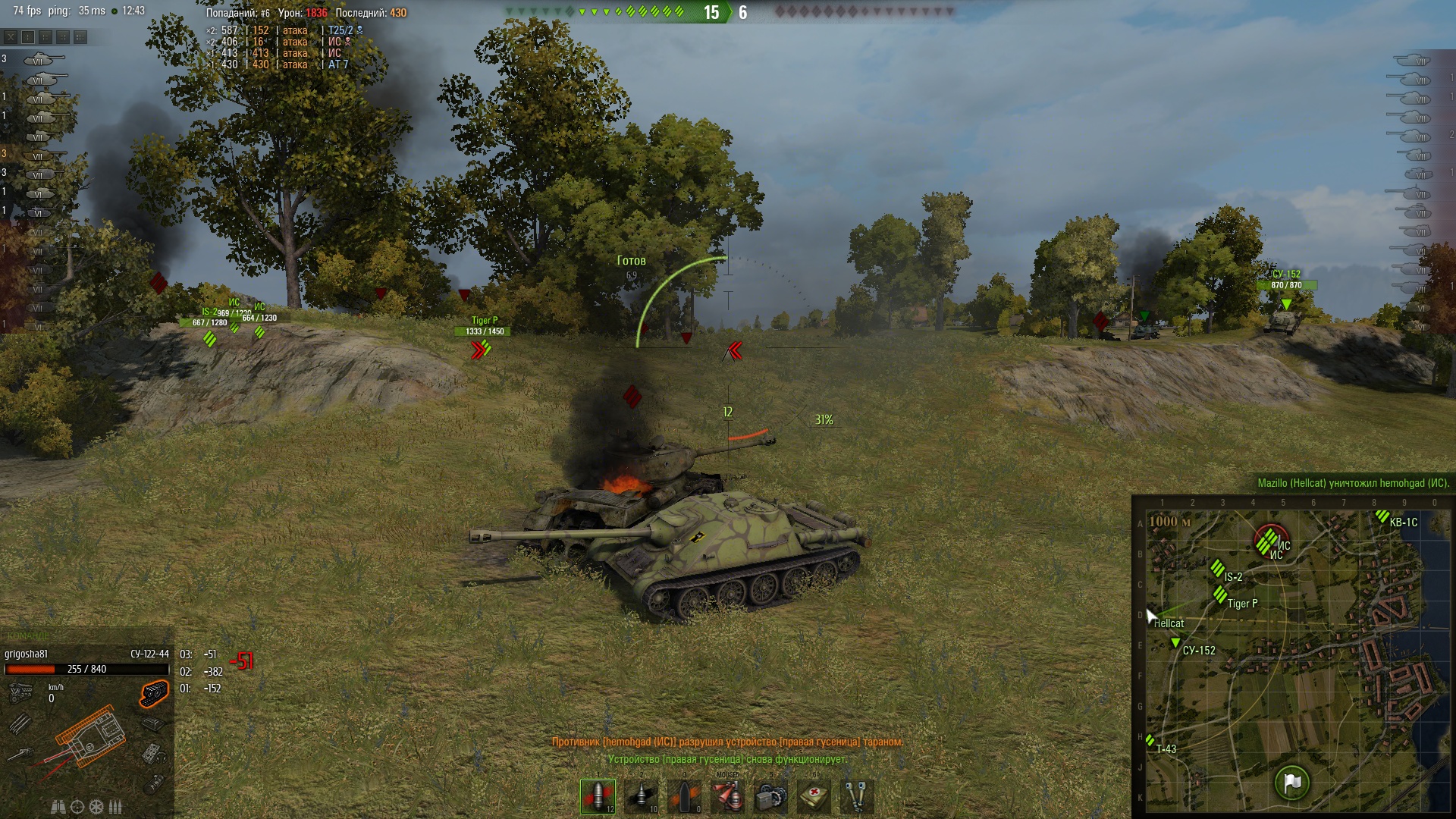Use the first aid kit consumable
Image resolution: width=1456 pixels, height=819 pixels.
pos(814,796)
